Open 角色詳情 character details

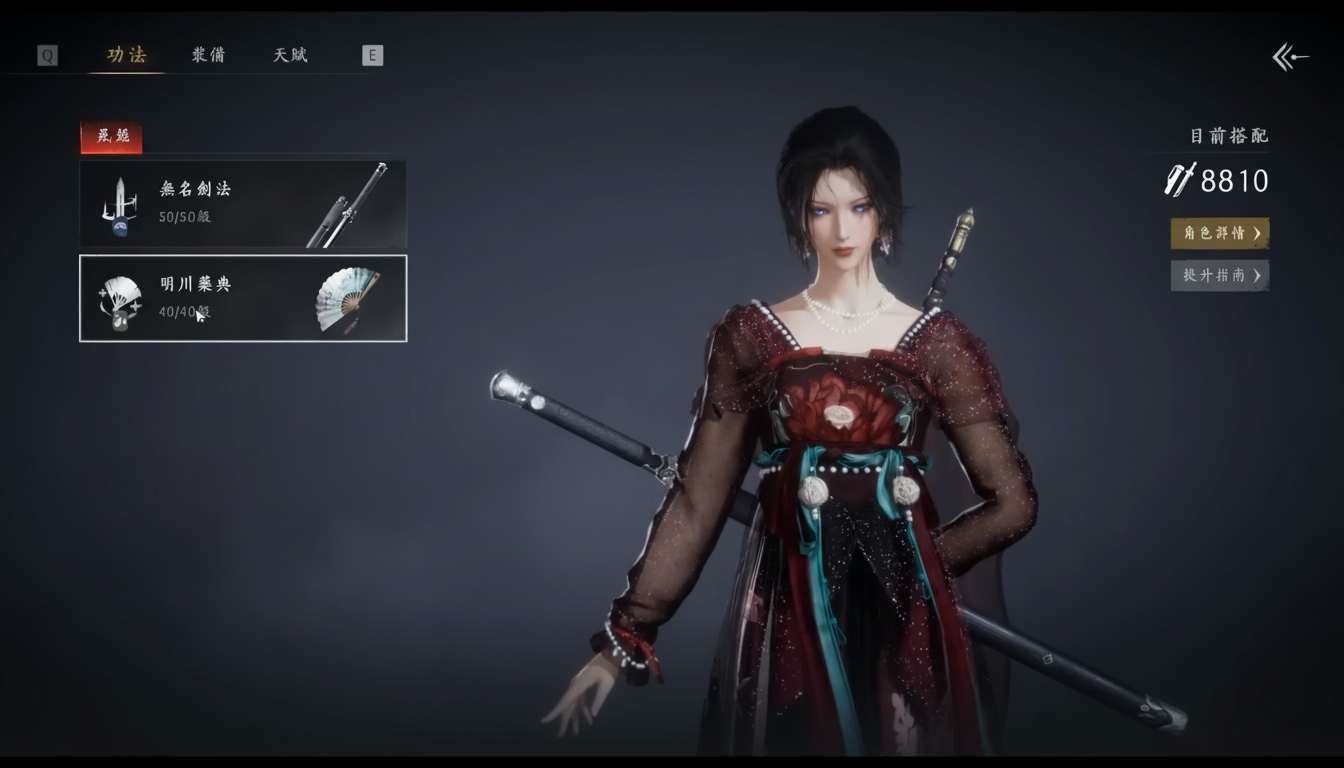(x=1219, y=233)
